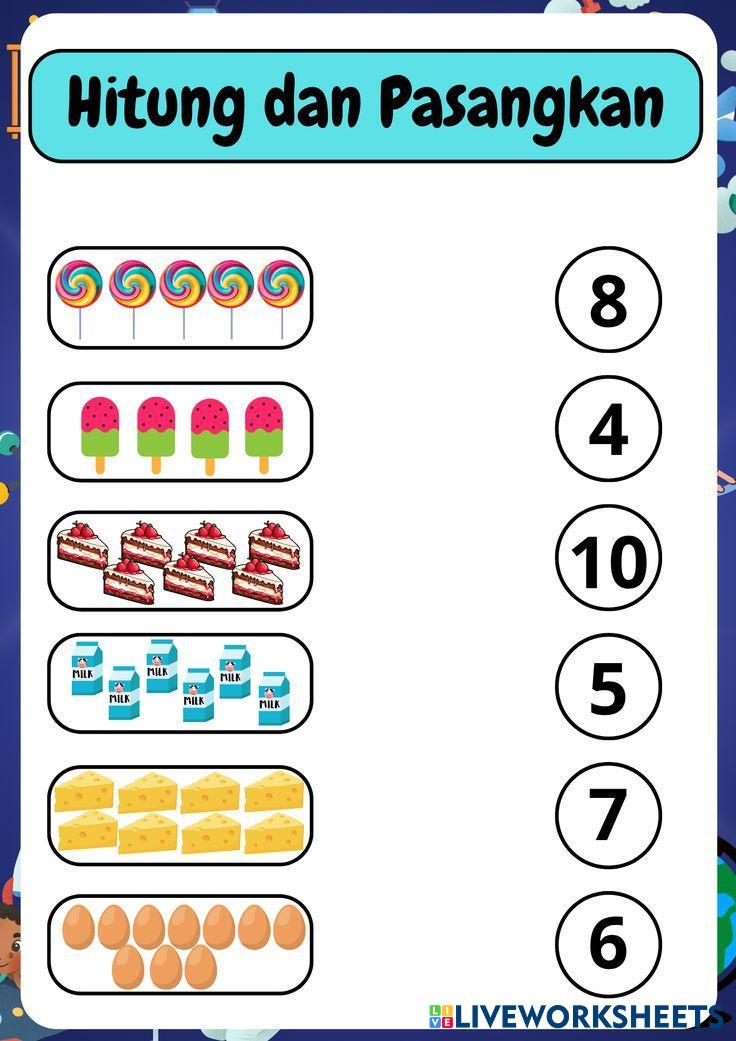Pick the number 7 circle
This screenshot has height=1041, width=736.
tap(608, 815)
